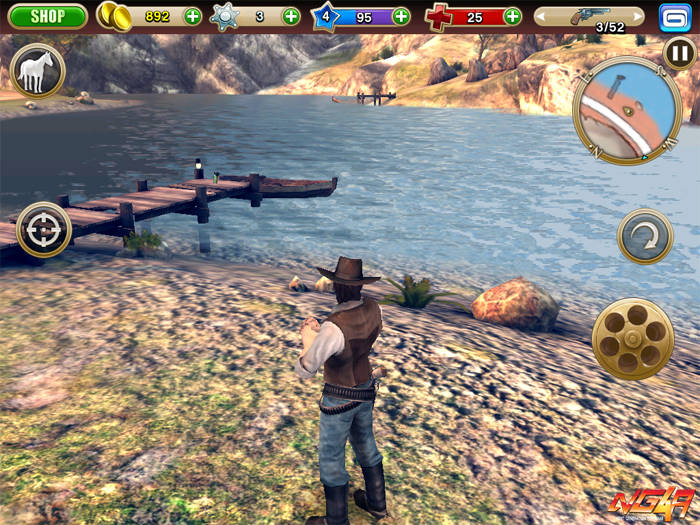Switch to the previous weapon with left arrow
The height and width of the screenshot is (525, 700).
[x=543, y=17]
